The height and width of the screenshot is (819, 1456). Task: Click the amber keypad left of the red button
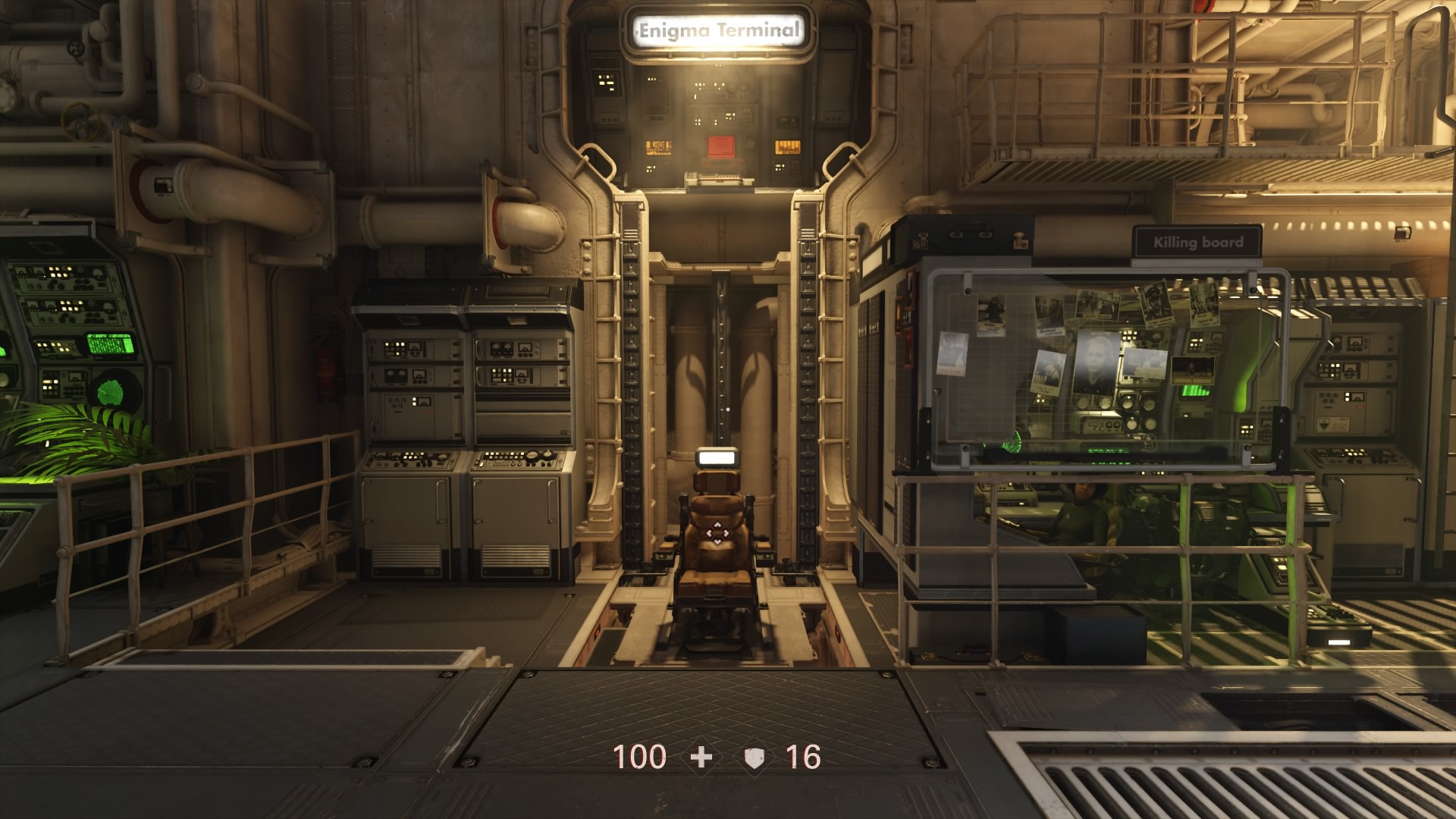[658, 148]
